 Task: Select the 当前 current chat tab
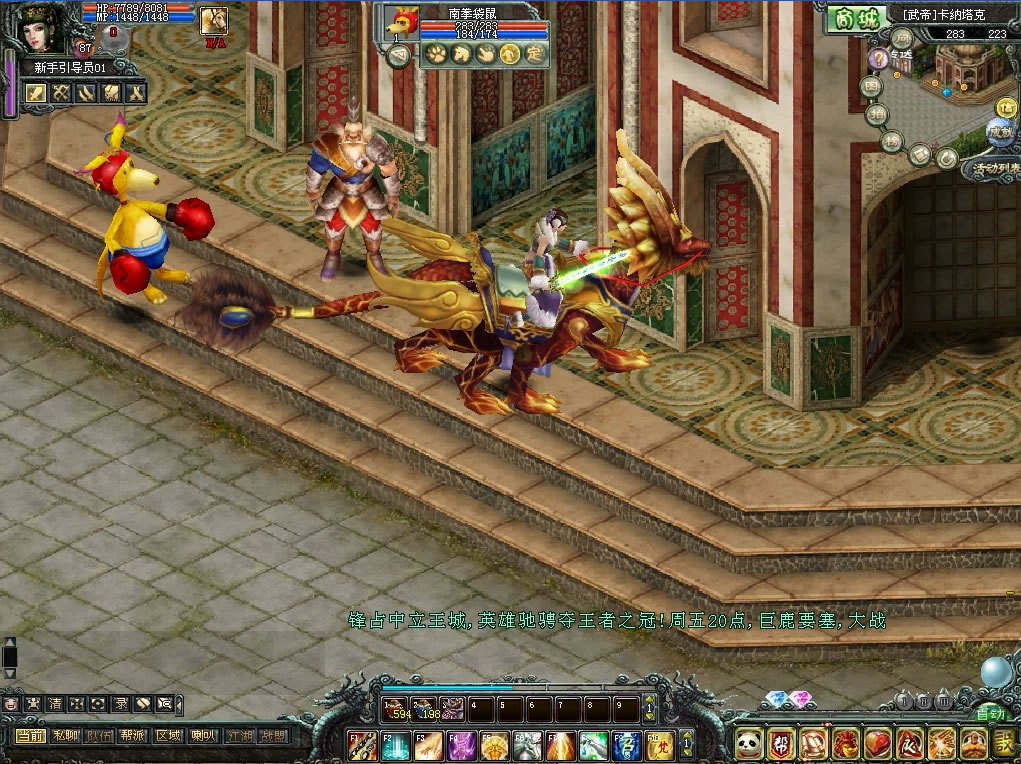(29, 736)
